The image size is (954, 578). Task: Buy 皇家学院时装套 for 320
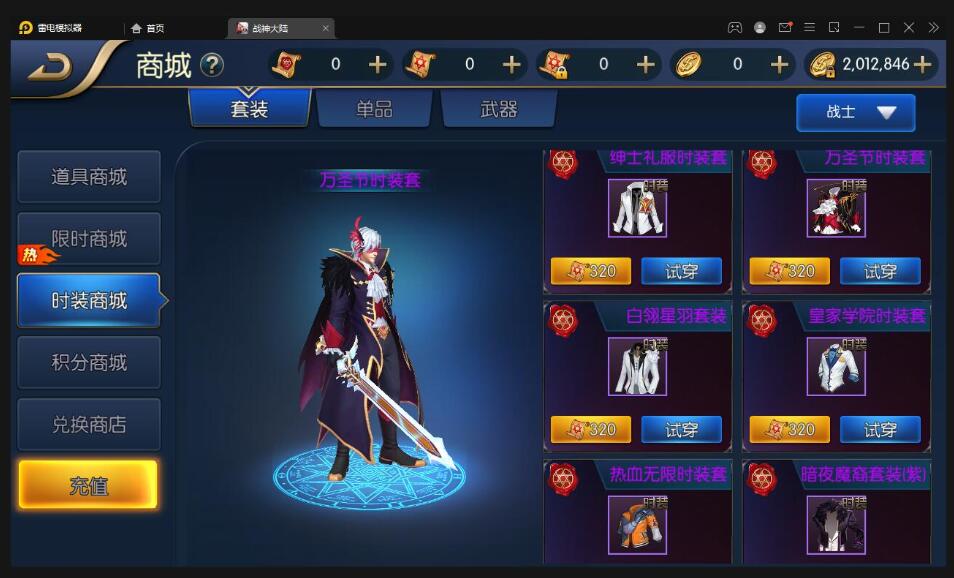pos(789,430)
